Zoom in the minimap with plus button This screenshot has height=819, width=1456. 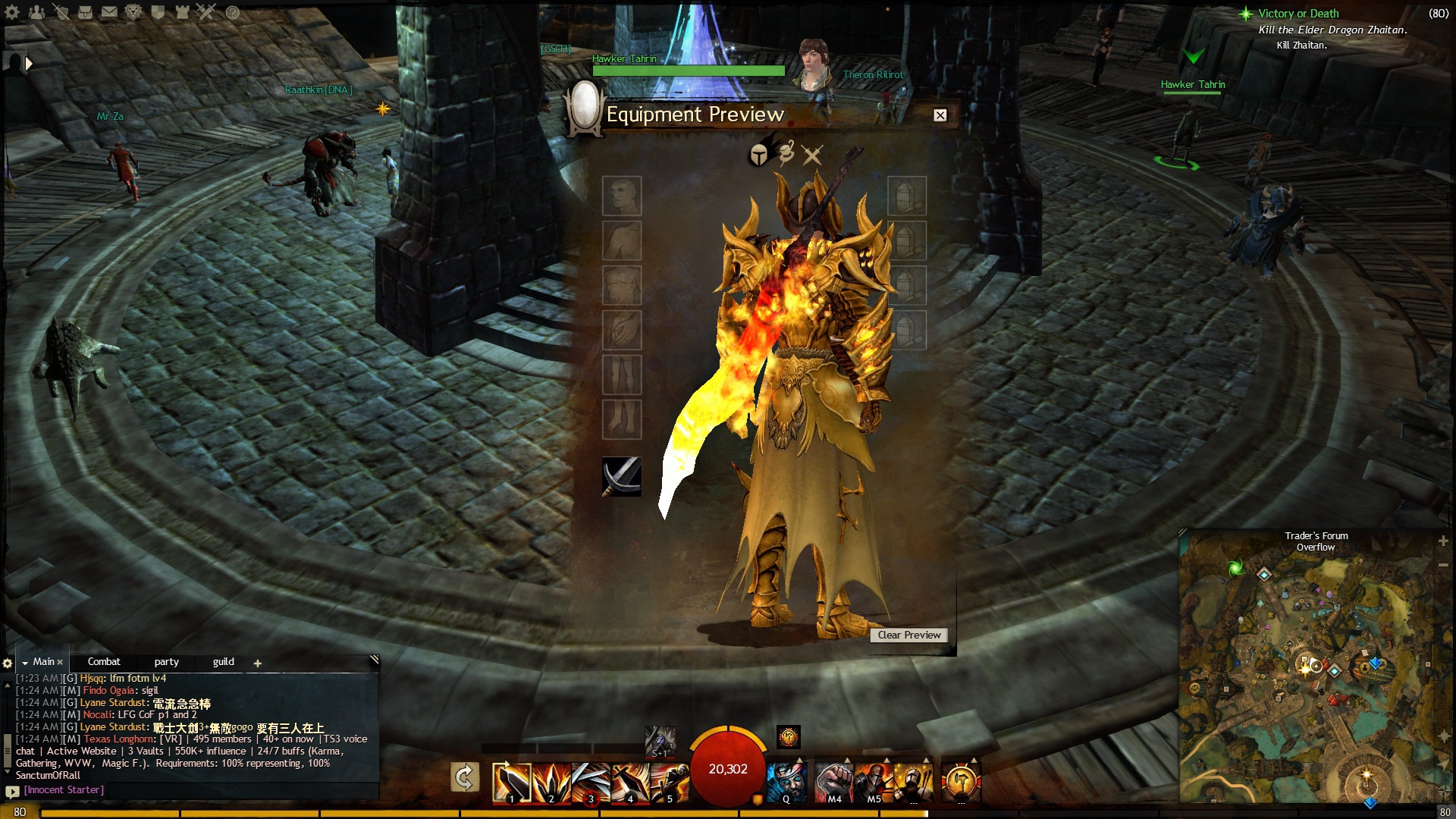1443,541
